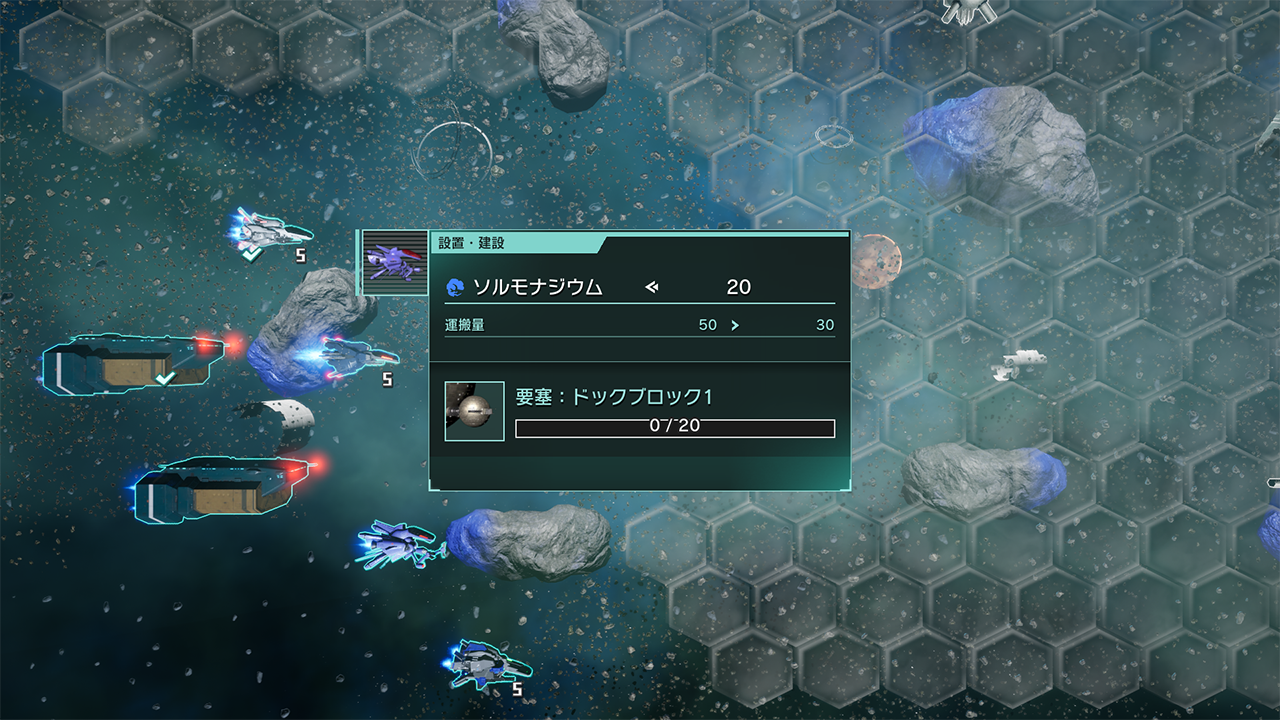Select the Dock Block 1 fortress icon
The width and height of the screenshot is (1280, 720).
474,411
